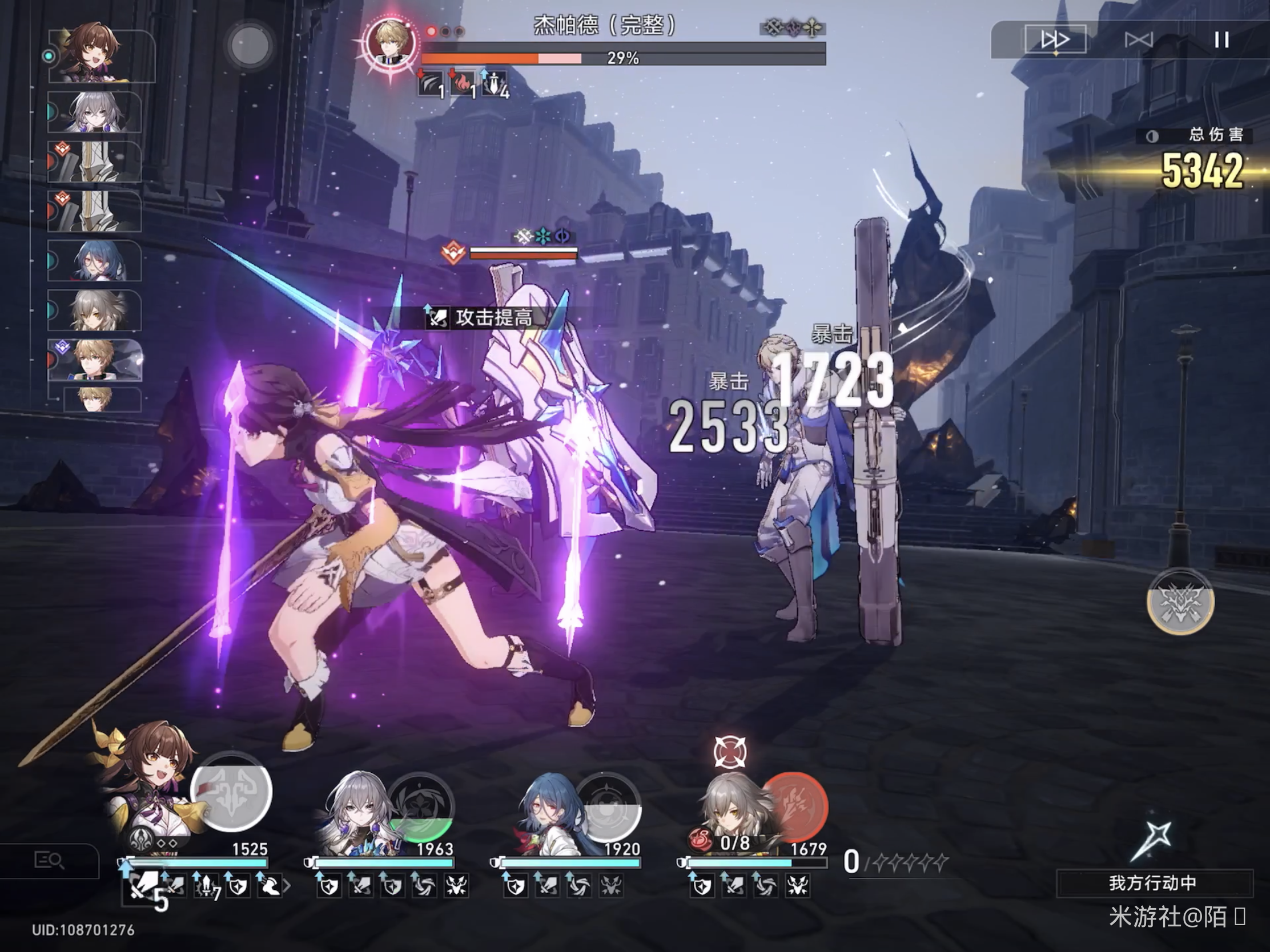Pause the battle
Viewport: 1270px width, 952px height.
(x=1221, y=39)
